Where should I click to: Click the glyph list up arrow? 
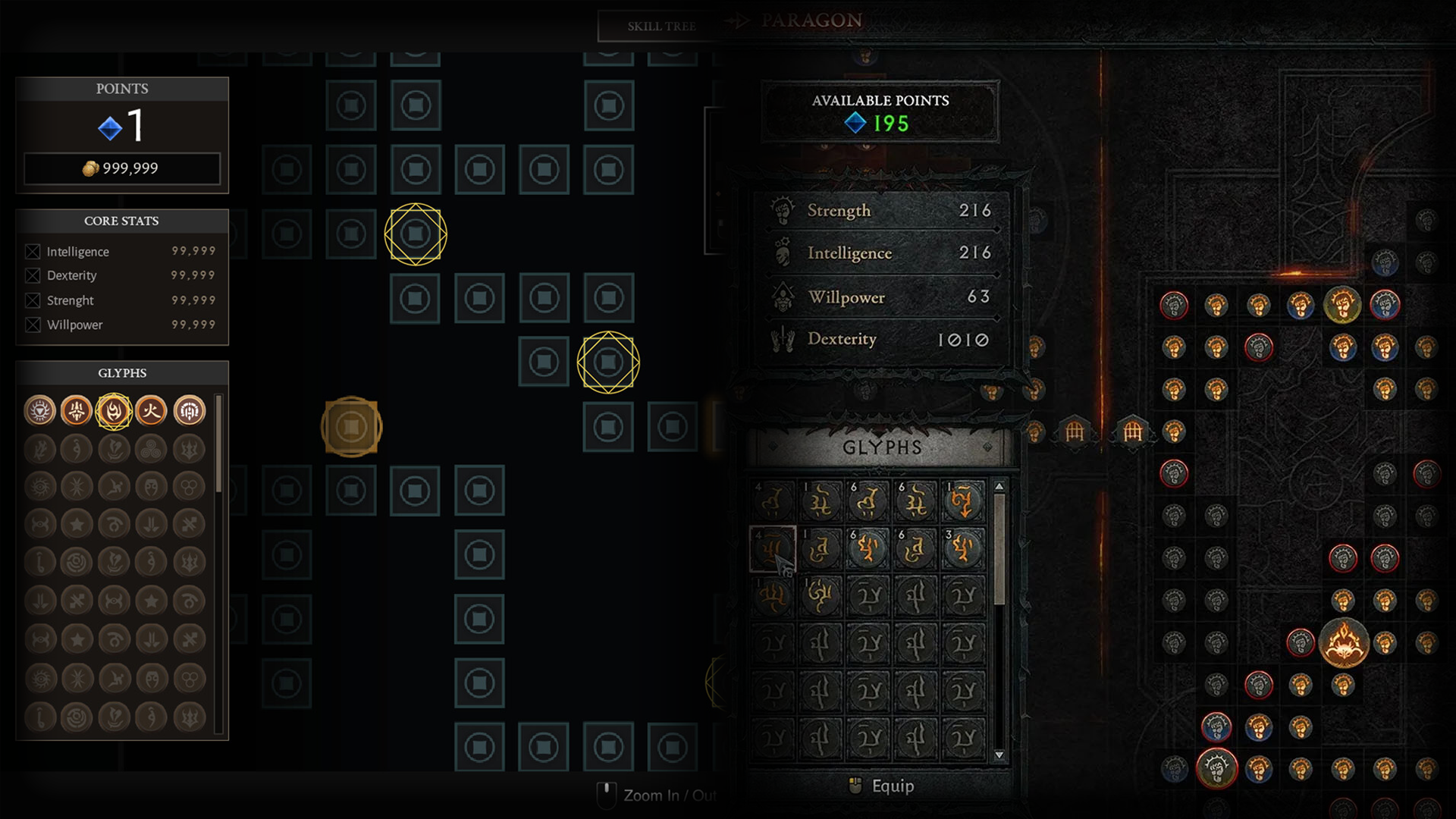click(999, 487)
